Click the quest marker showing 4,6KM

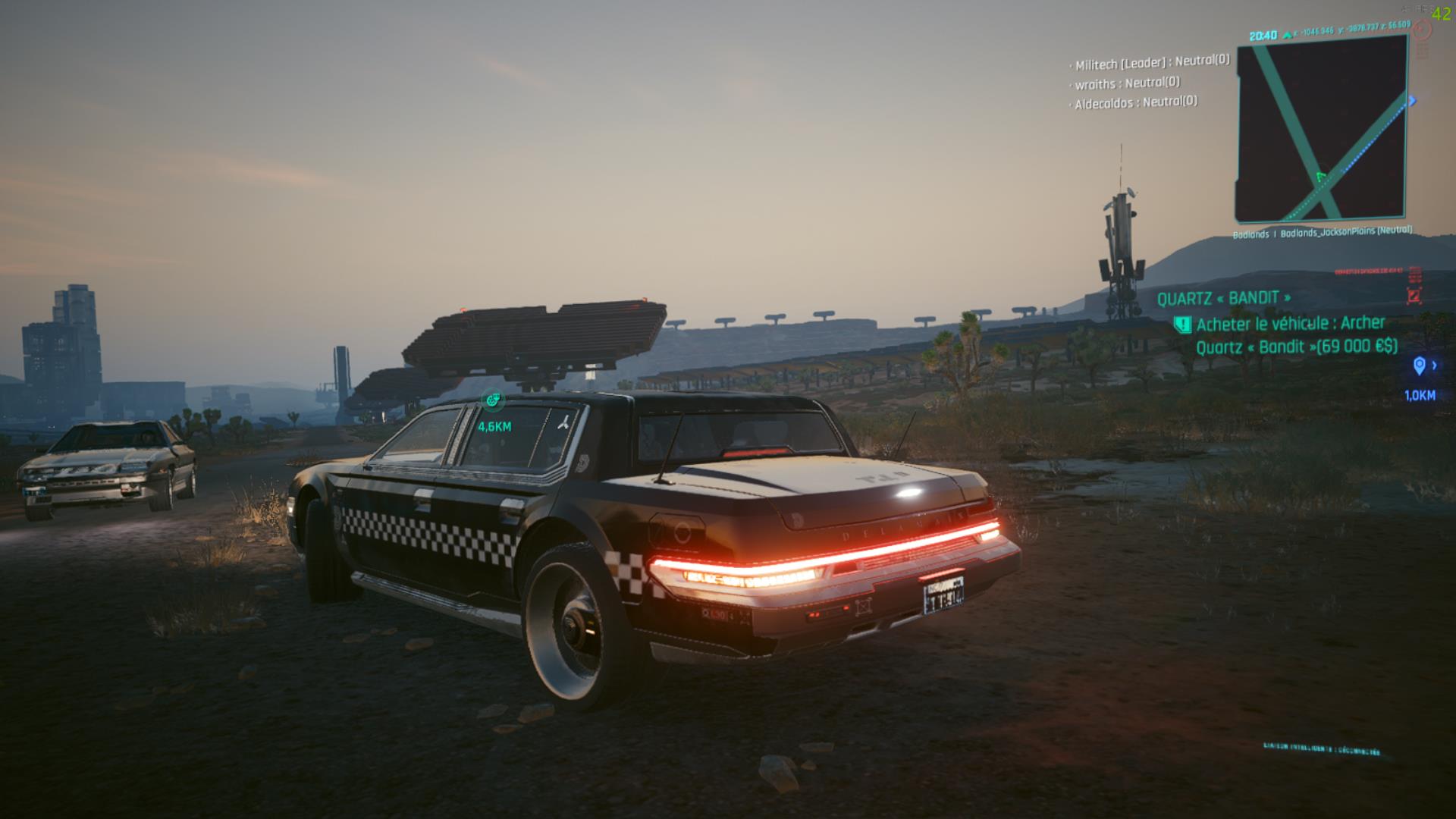pos(493,400)
